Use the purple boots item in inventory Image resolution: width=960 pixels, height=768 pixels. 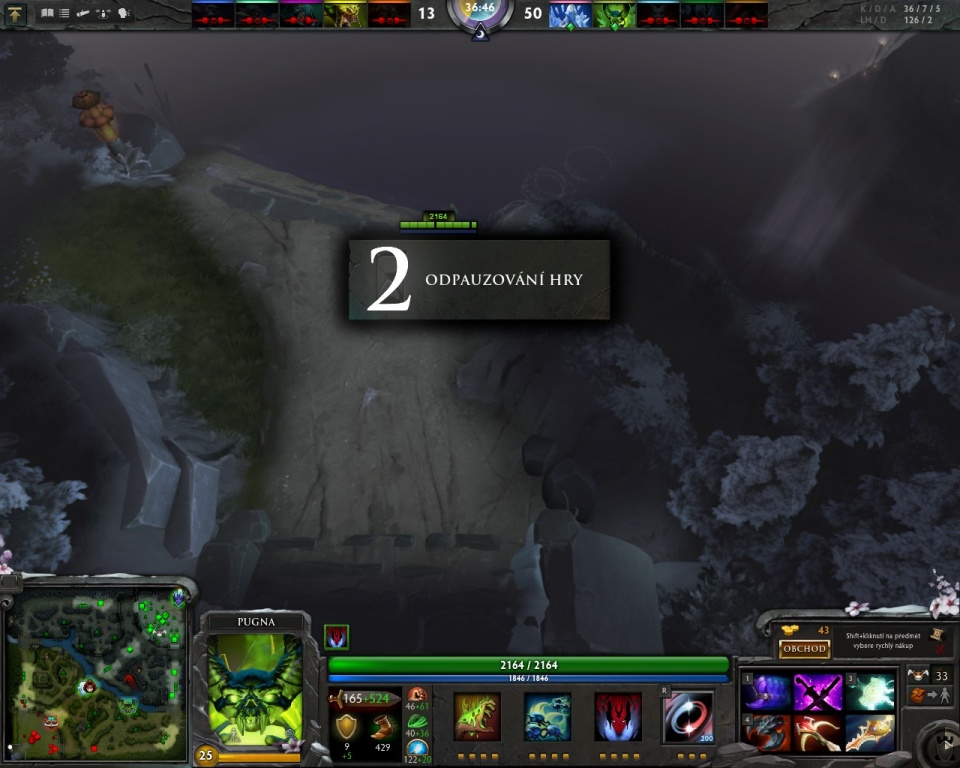(x=766, y=692)
